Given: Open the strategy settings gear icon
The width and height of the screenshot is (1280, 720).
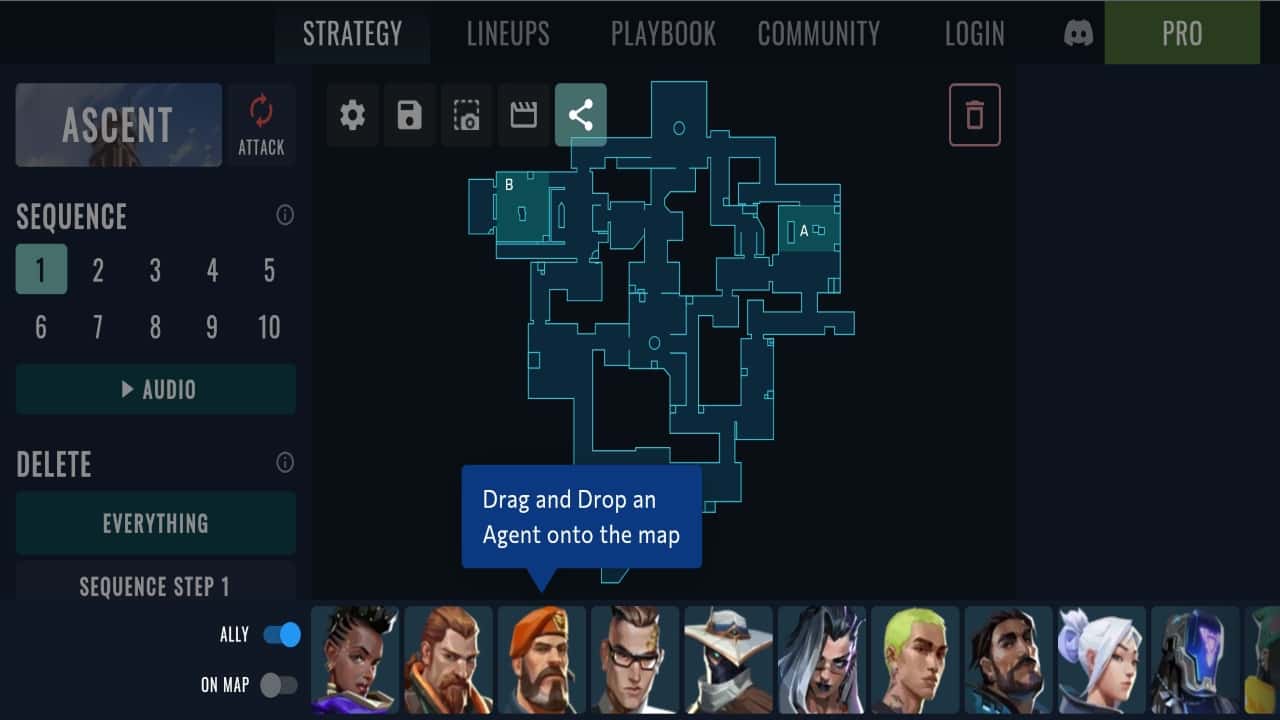Looking at the screenshot, I should pos(352,114).
